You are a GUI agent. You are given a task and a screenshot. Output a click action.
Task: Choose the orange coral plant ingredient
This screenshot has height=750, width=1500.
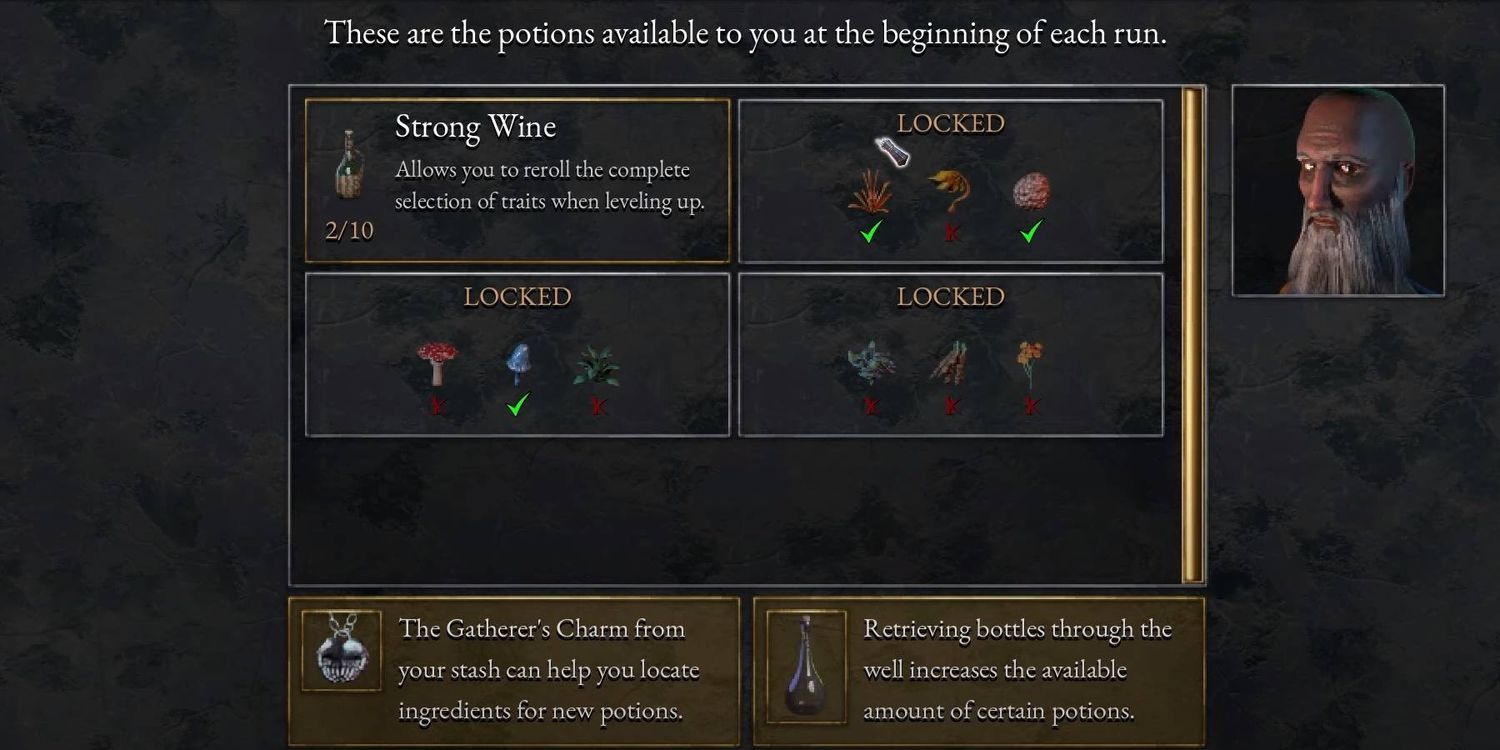[x=870, y=191]
